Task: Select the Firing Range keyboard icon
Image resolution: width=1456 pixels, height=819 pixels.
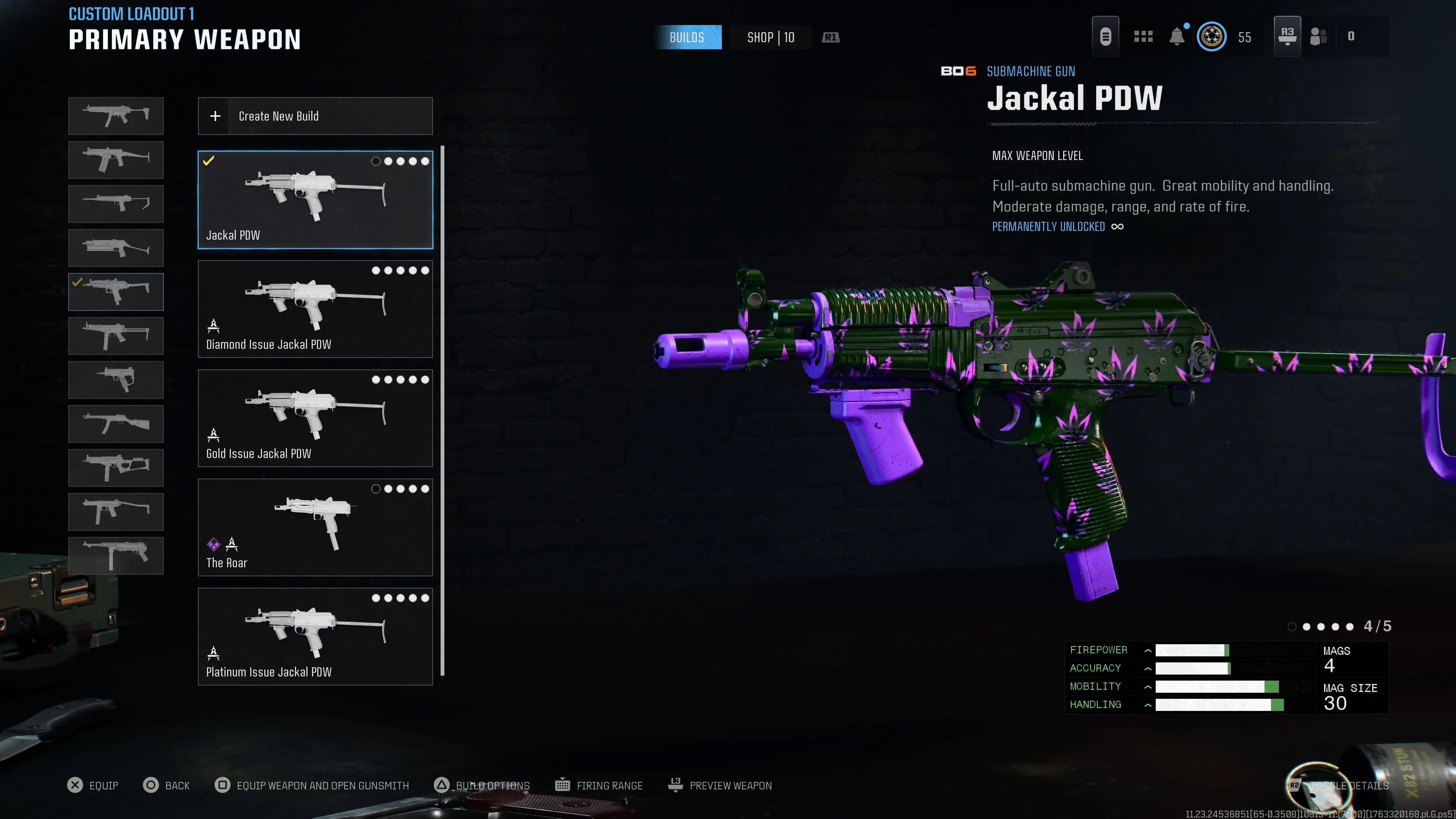Action: pyautogui.click(x=563, y=785)
